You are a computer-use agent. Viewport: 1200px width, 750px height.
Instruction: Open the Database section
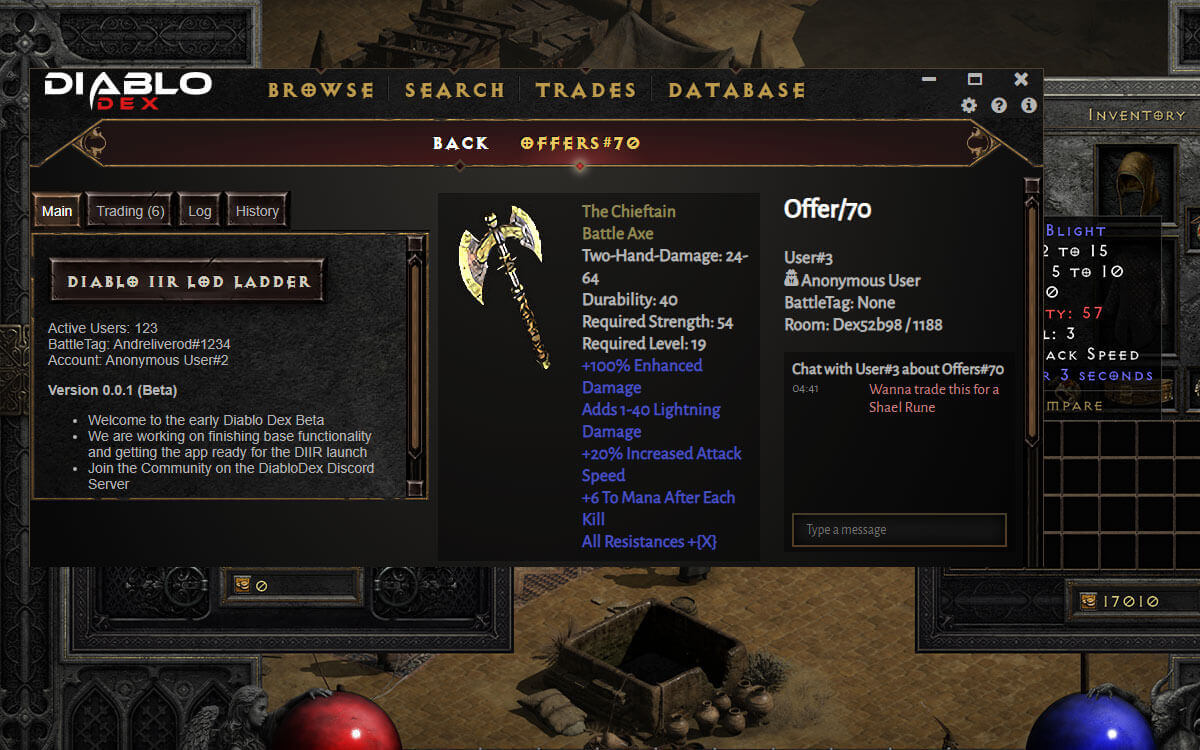coord(736,90)
